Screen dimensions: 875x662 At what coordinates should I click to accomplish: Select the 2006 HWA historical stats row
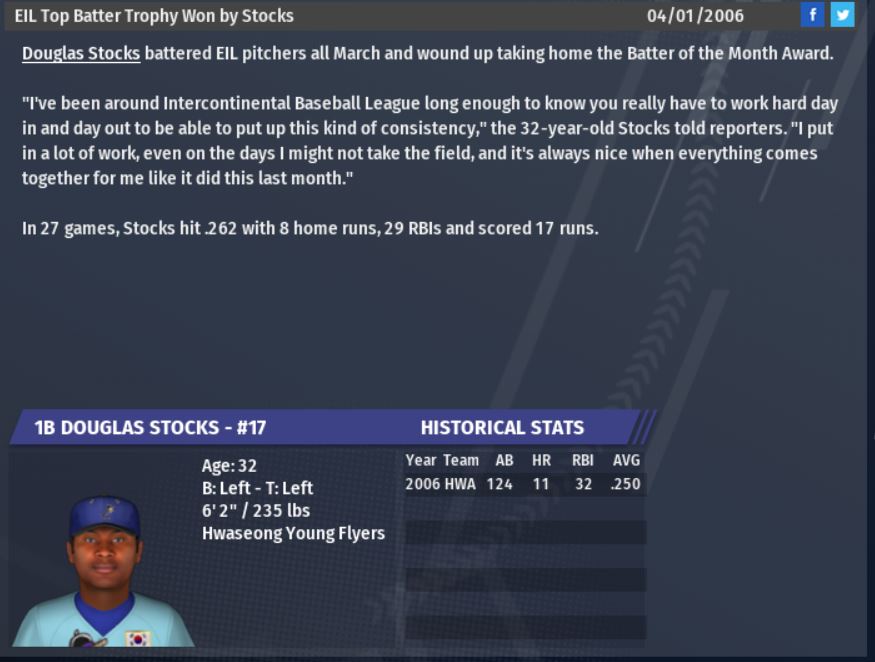pos(523,484)
